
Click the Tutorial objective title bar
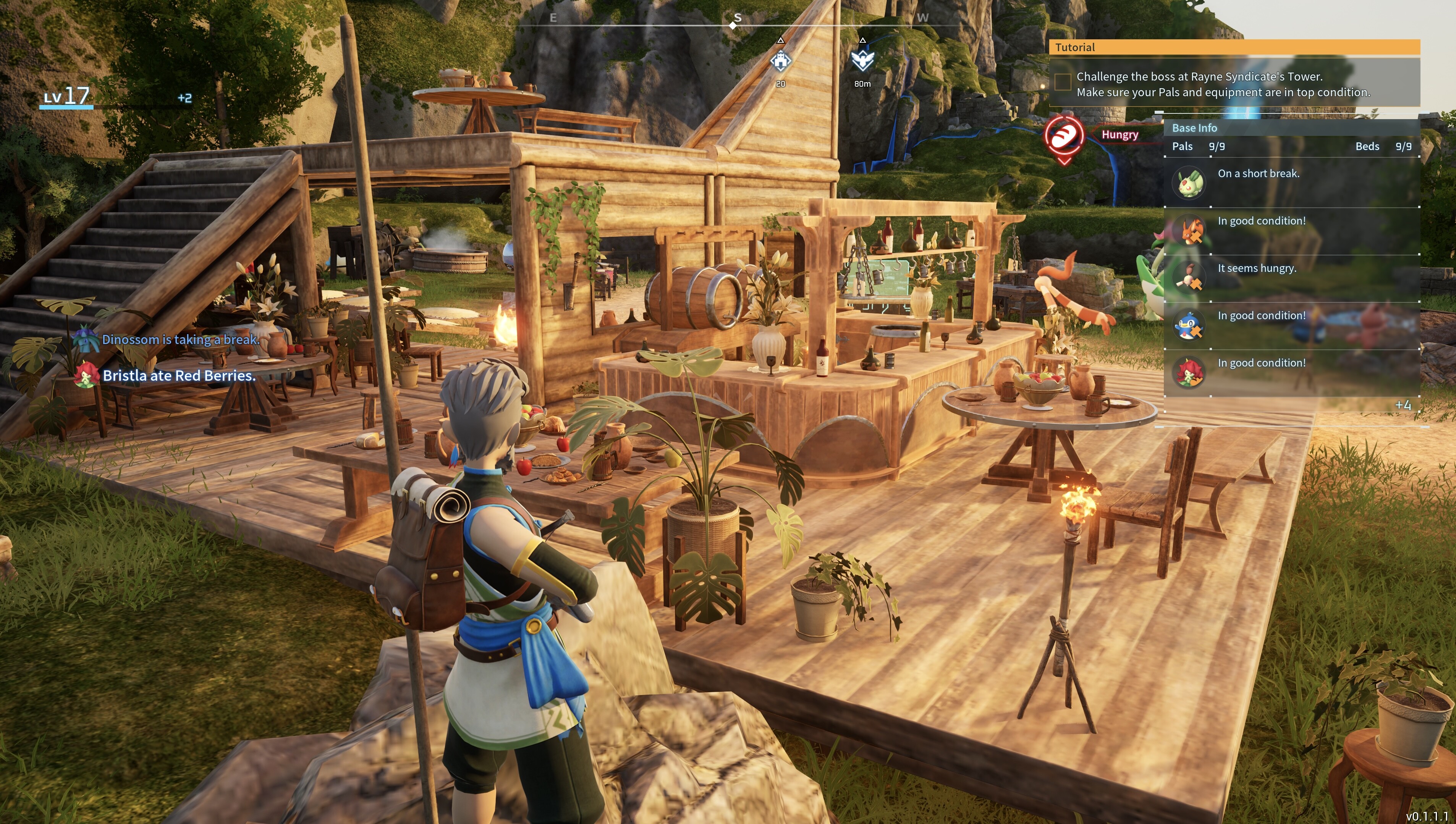pyautogui.click(x=1234, y=47)
